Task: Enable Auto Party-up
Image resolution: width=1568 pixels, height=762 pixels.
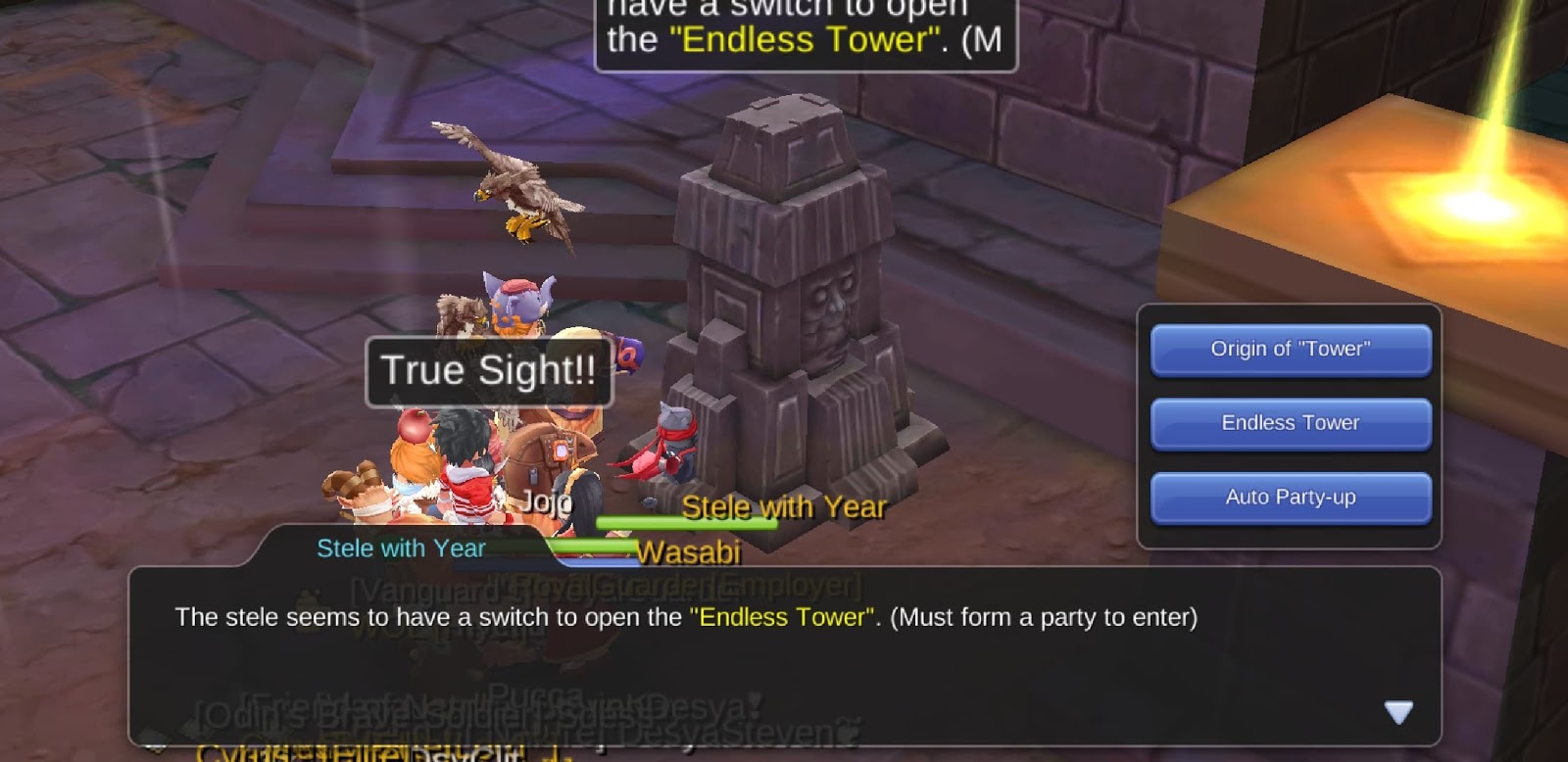Action: tap(1289, 498)
